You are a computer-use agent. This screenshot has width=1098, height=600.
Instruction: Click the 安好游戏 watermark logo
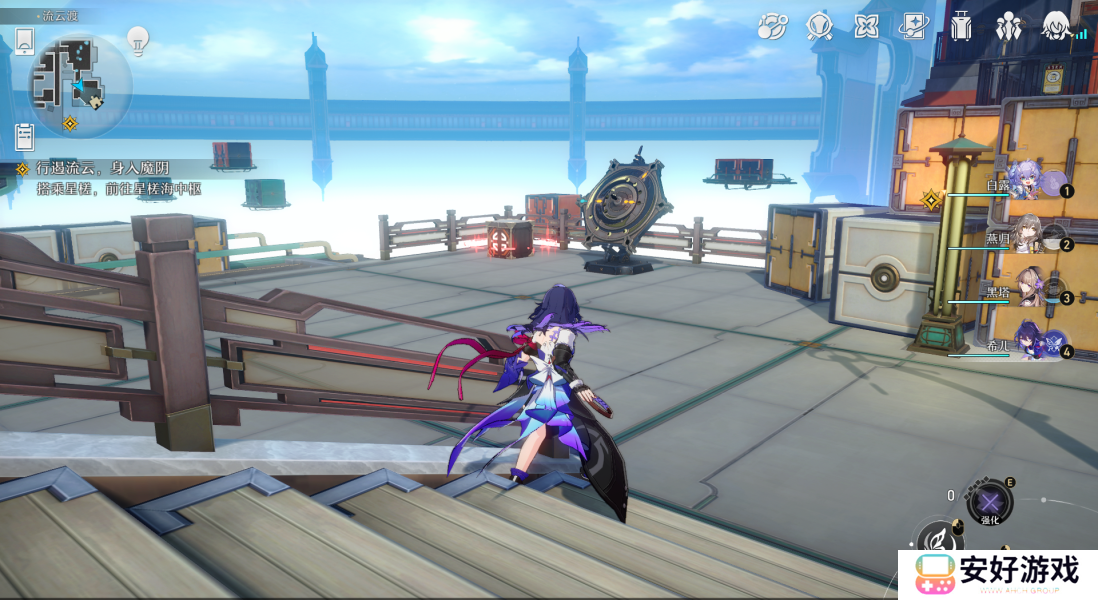tap(995, 574)
